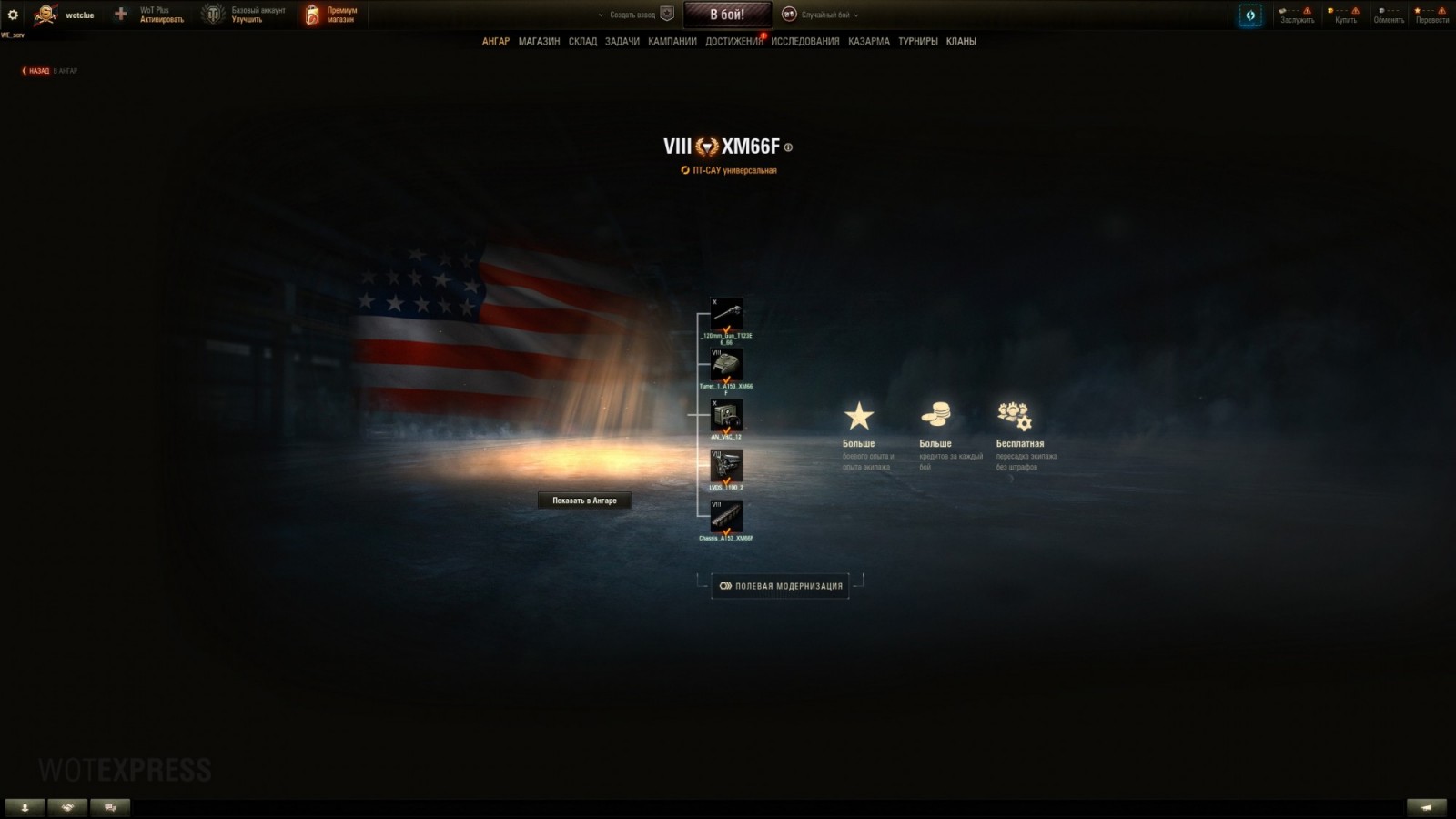Viewport: 1456px width, 819px height.
Task: Open the Premium shop icon
Action: (x=312, y=14)
